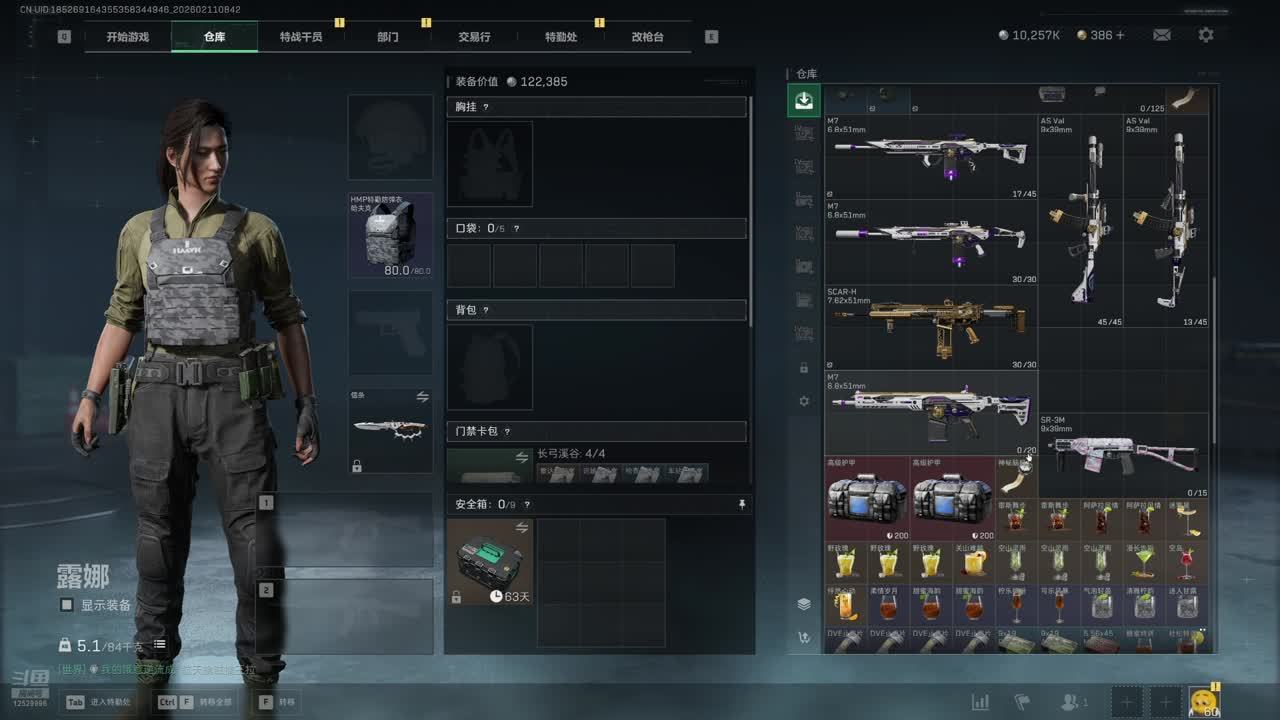Open the mail envelope icon
Screen dimensions: 1280x720
[1161, 35]
